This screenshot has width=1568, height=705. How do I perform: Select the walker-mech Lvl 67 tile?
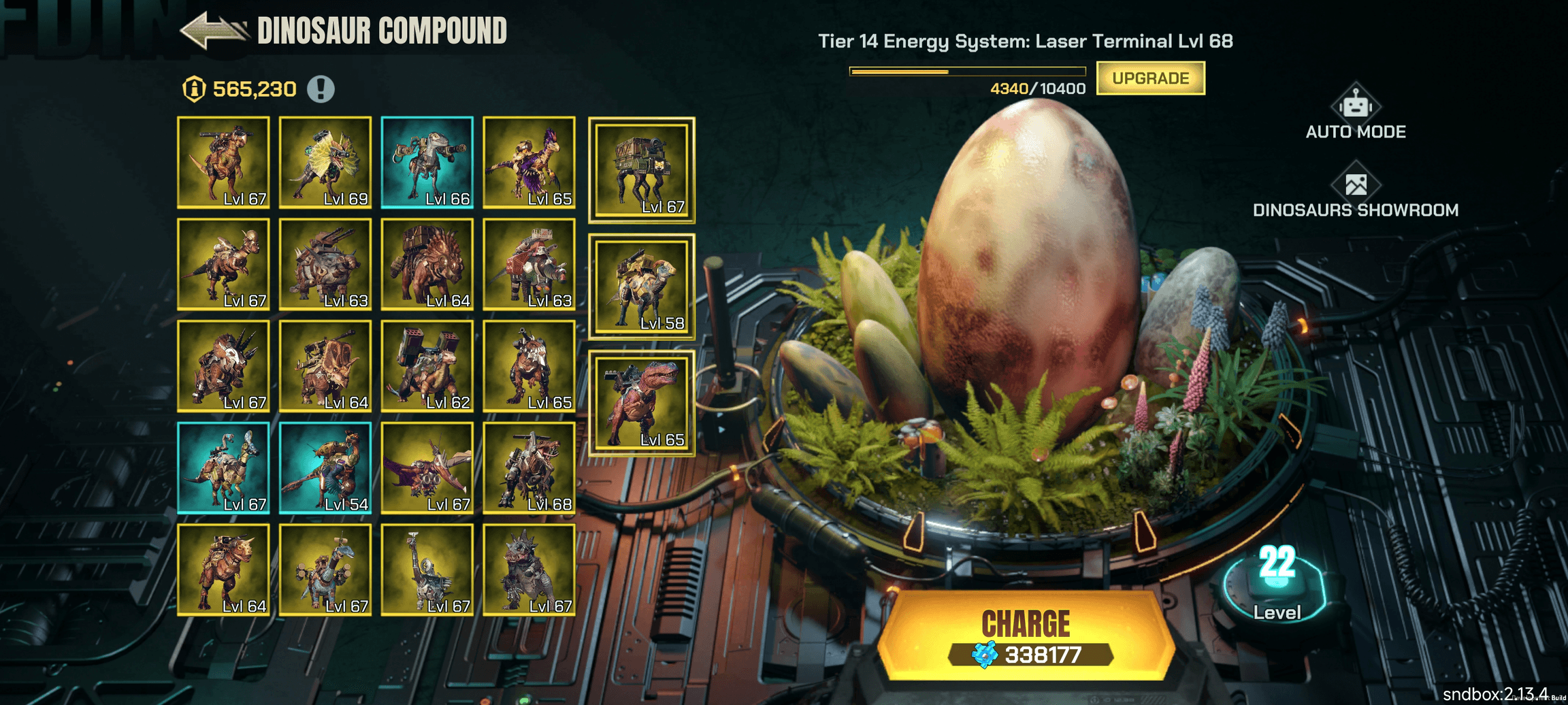pos(641,170)
